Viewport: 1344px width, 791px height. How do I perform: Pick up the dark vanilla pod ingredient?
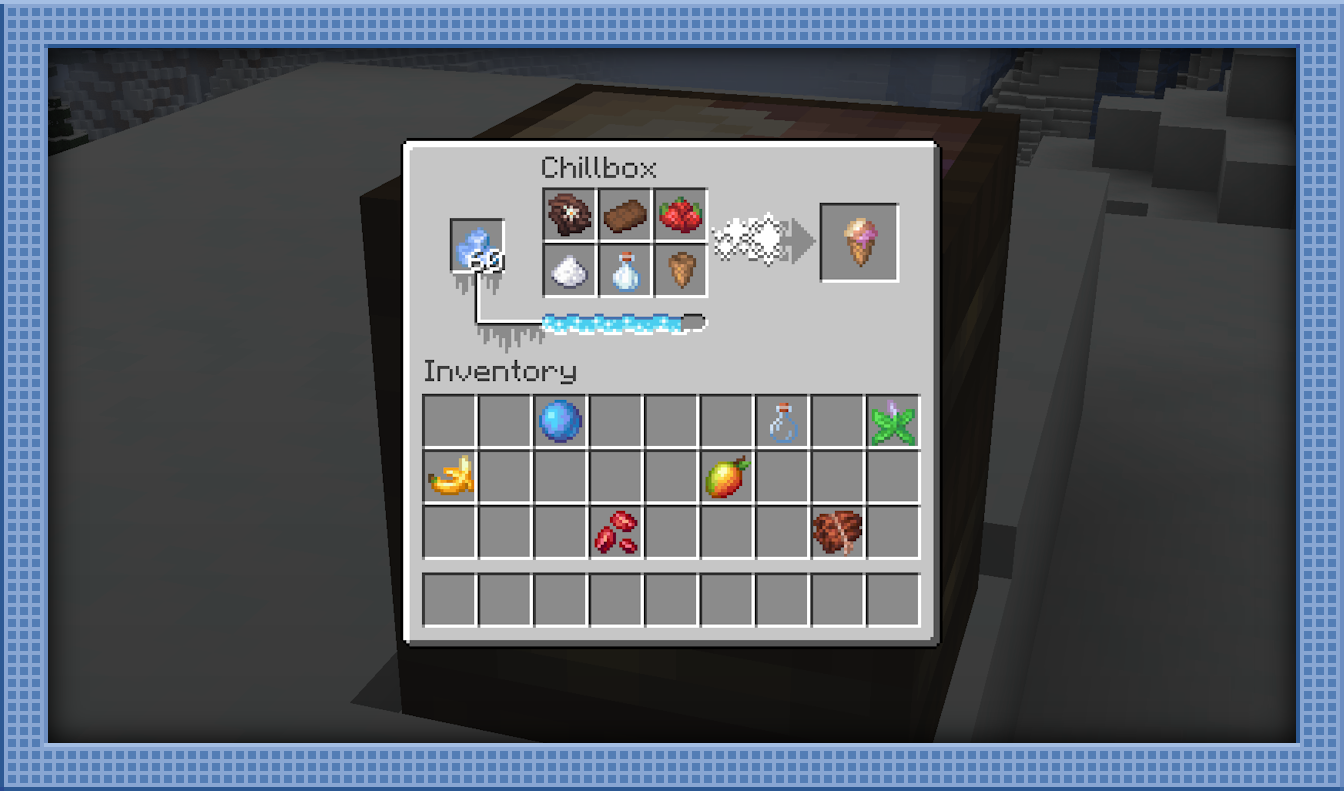click(570, 215)
